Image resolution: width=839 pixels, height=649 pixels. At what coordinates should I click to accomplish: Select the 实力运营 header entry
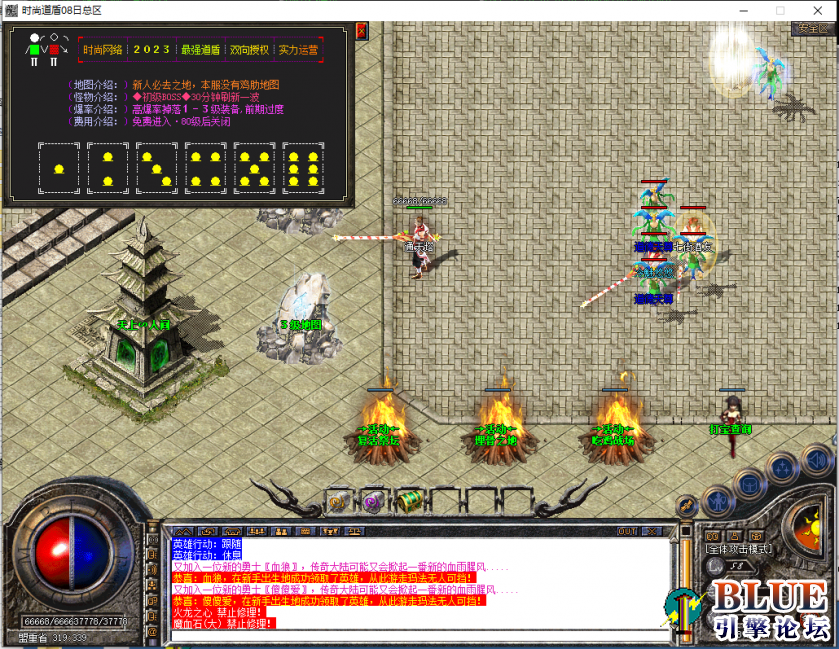297,49
